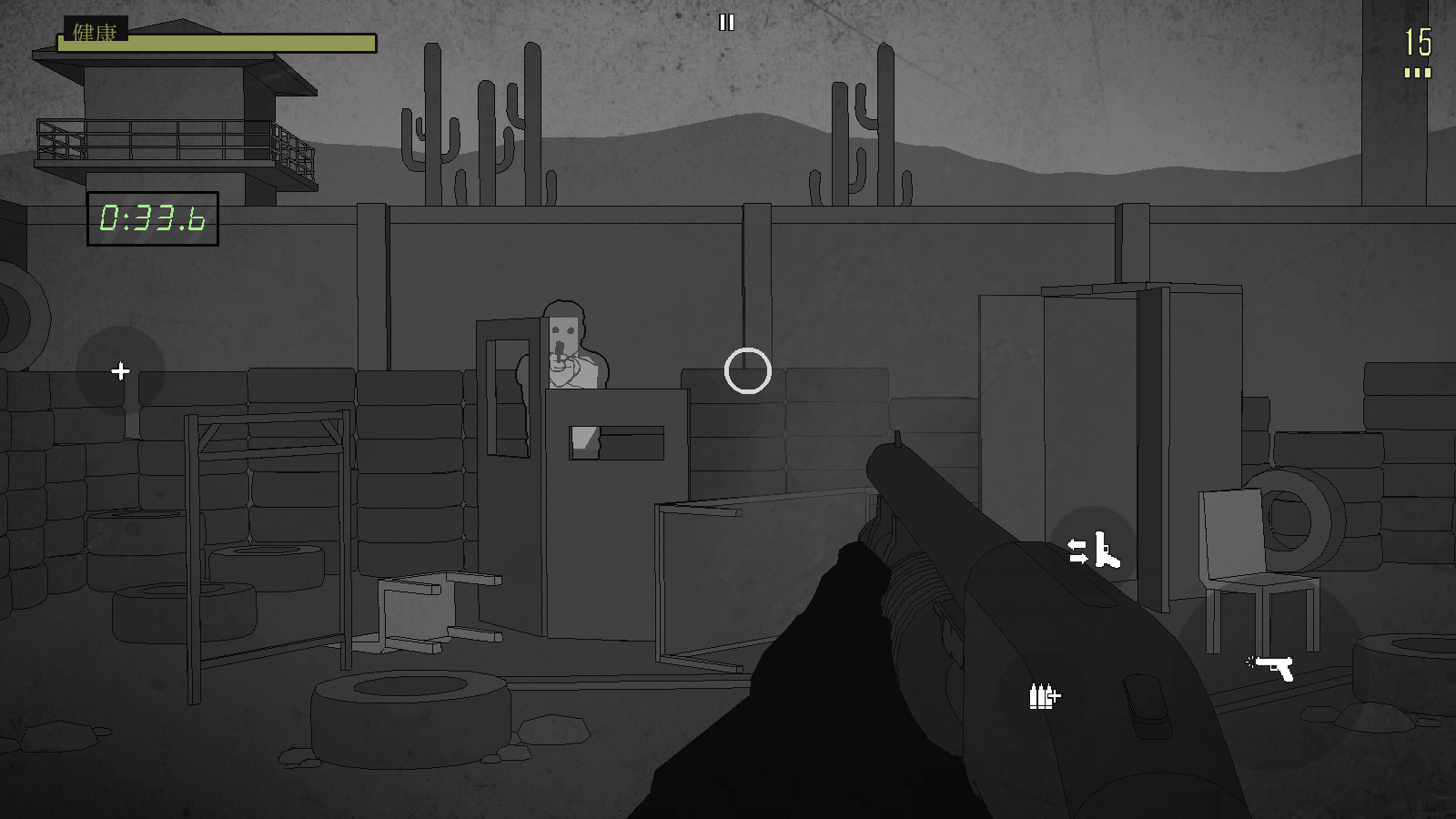1456x819 pixels.
Task: Reload using the bullets icon
Action: (1044, 696)
